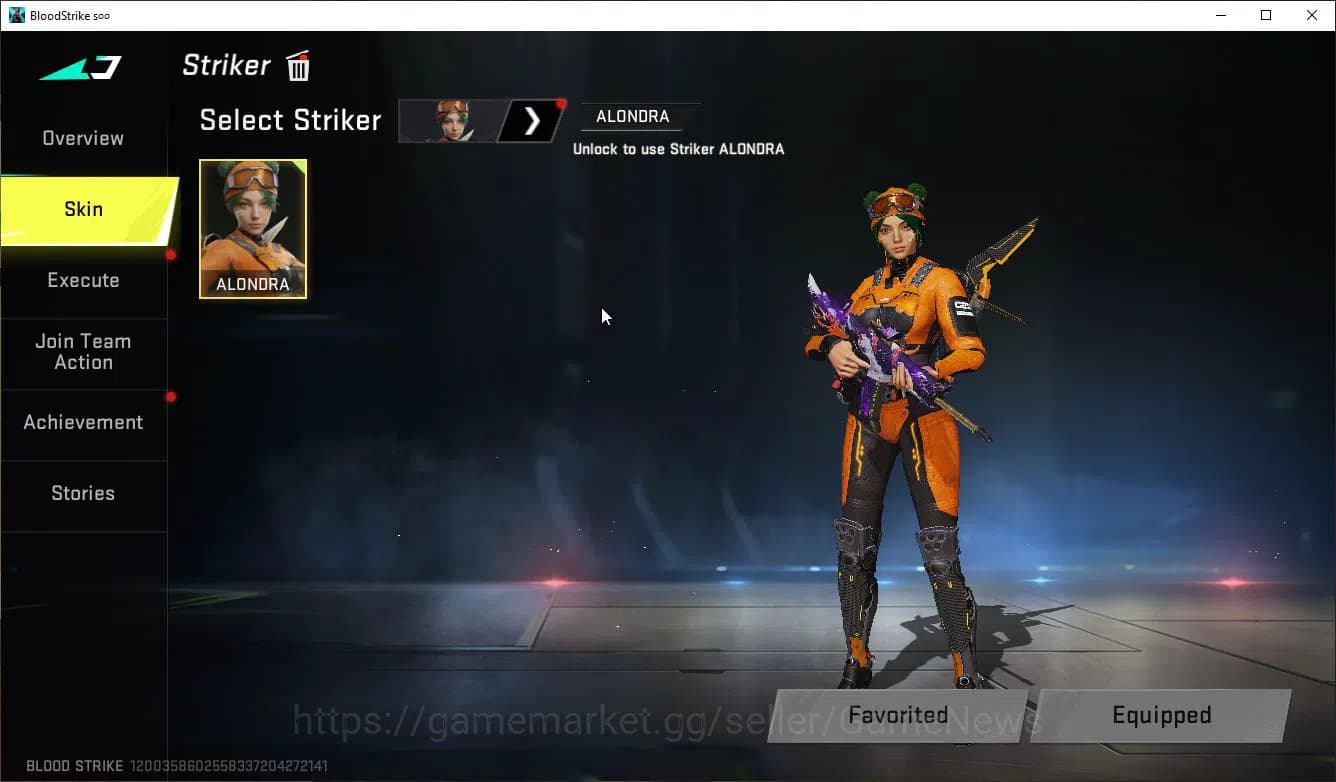Open the Achievement tab
Screen dimensions: 1336x782
pos(83,422)
